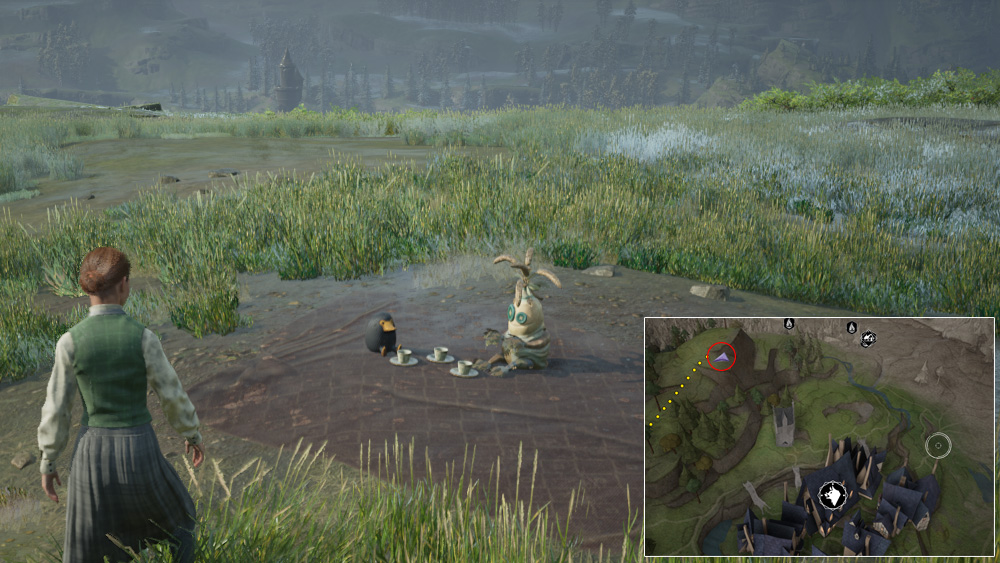Select the white house marker on the map
This screenshot has height=563, width=1000.
pos(867,339)
